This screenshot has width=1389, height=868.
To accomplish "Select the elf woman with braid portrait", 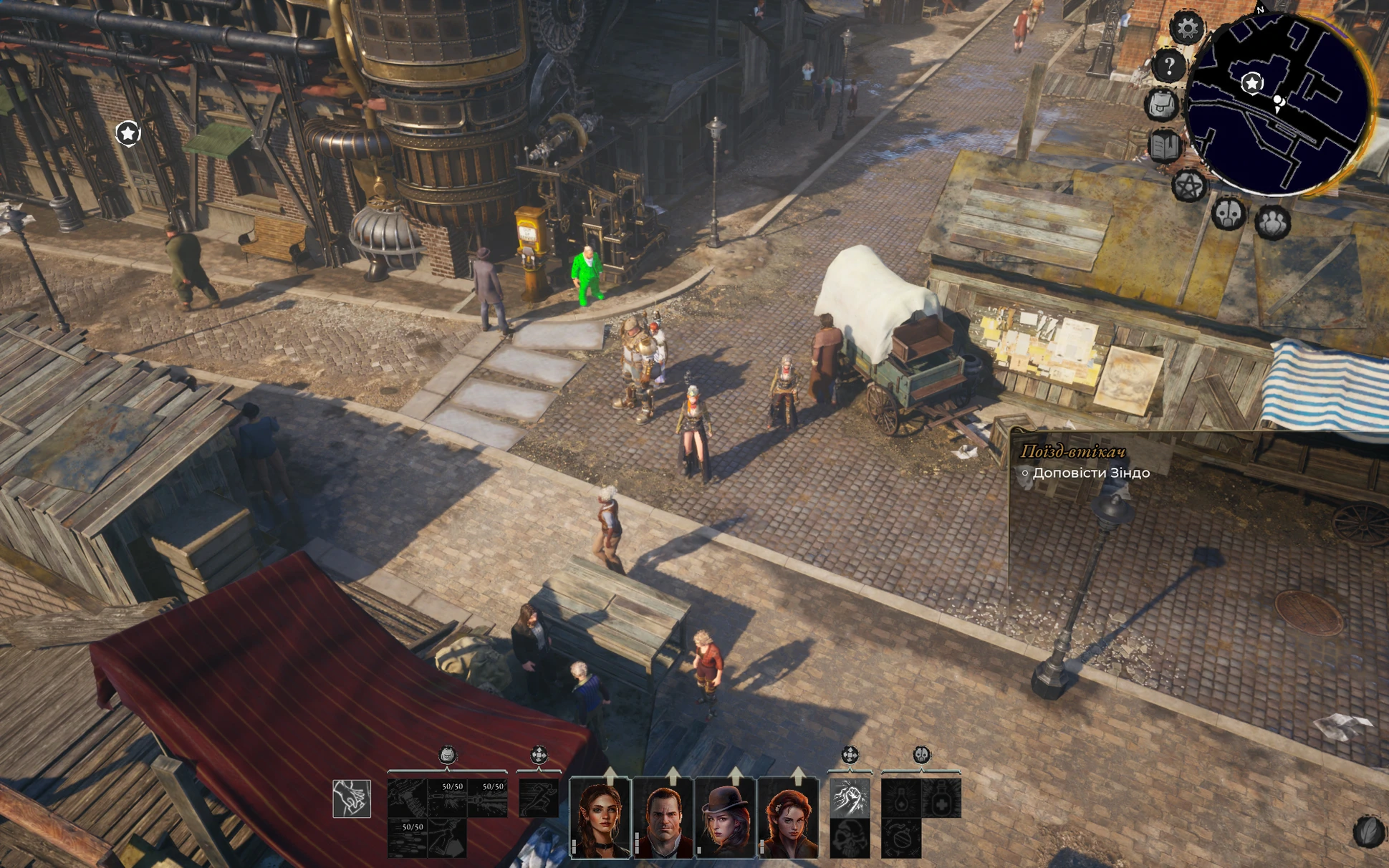I will 600,817.
